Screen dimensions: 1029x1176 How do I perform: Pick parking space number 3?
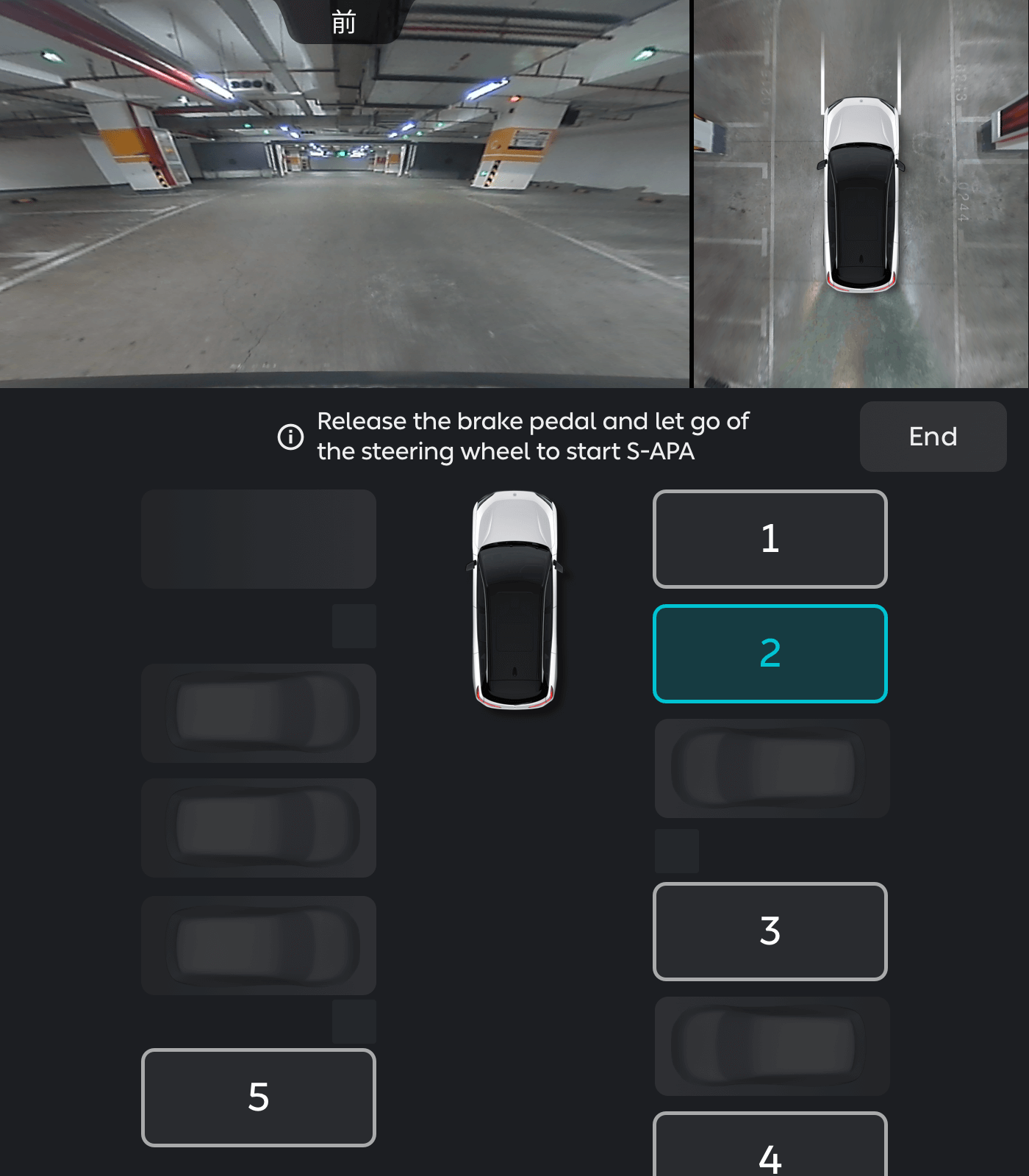pos(770,931)
